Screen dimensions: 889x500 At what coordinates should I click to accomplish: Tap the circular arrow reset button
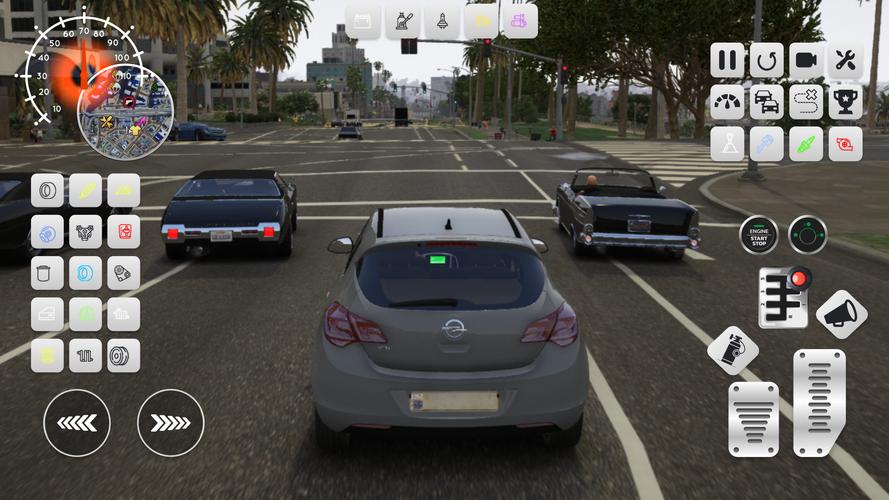(x=767, y=60)
